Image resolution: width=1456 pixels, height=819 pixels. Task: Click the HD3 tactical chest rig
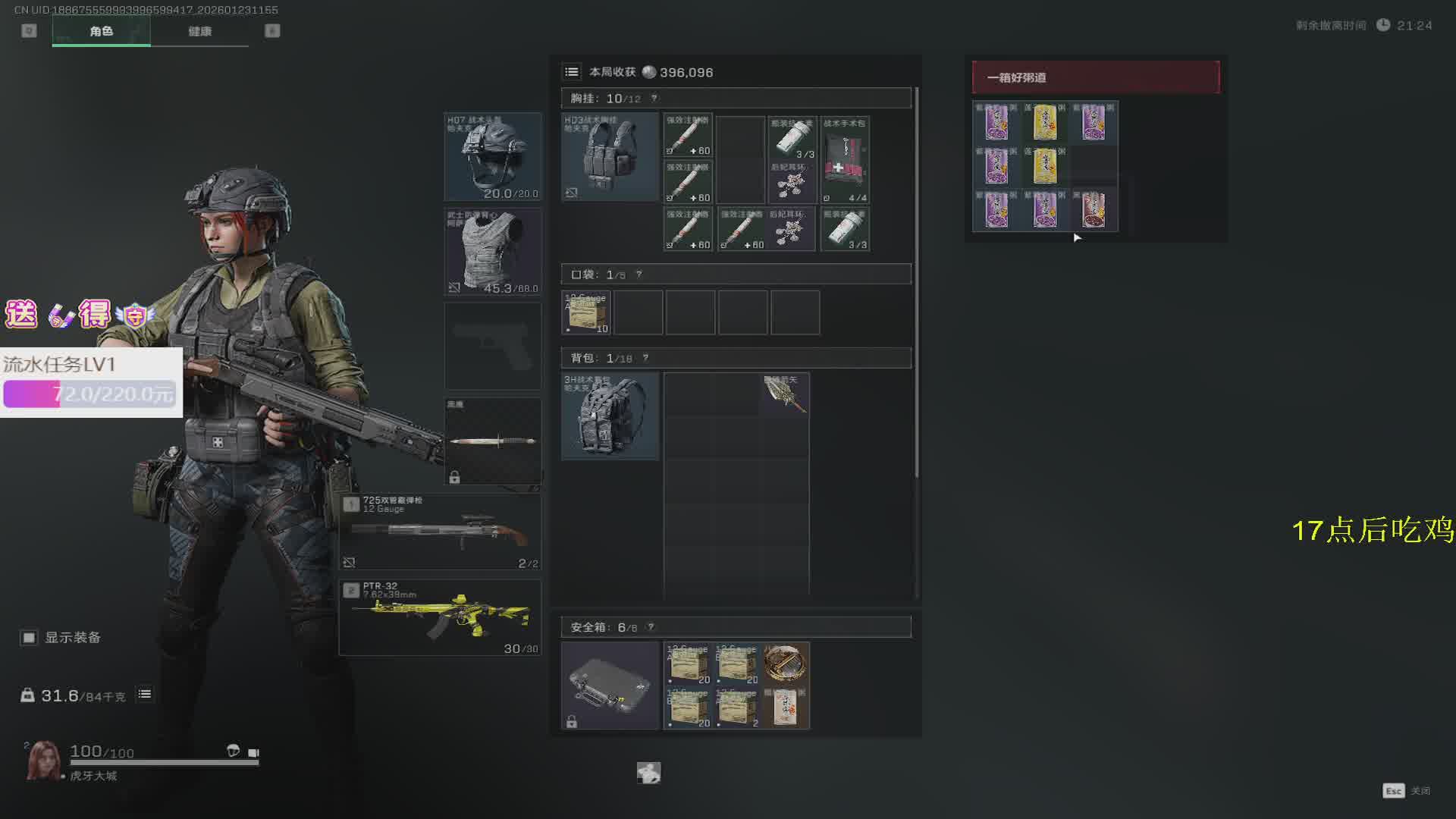[x=610, y=157]
